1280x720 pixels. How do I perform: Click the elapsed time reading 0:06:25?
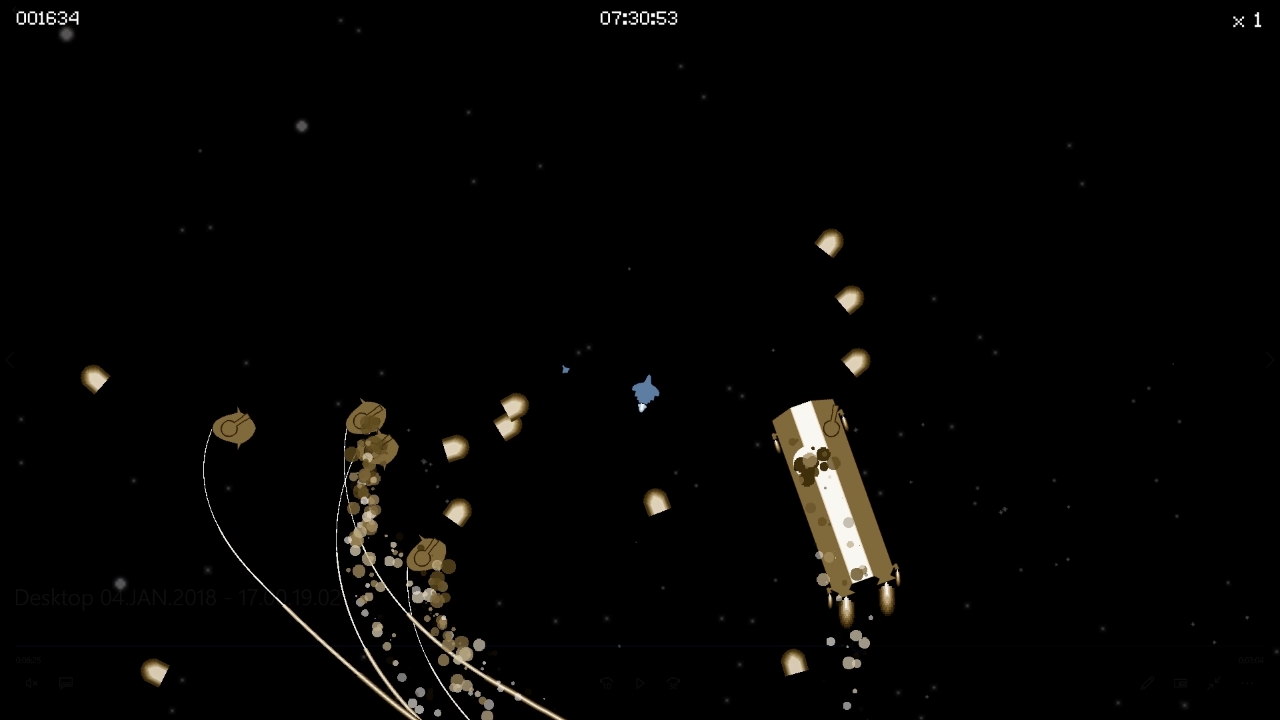pyautogui.click(x=27, y=659)
